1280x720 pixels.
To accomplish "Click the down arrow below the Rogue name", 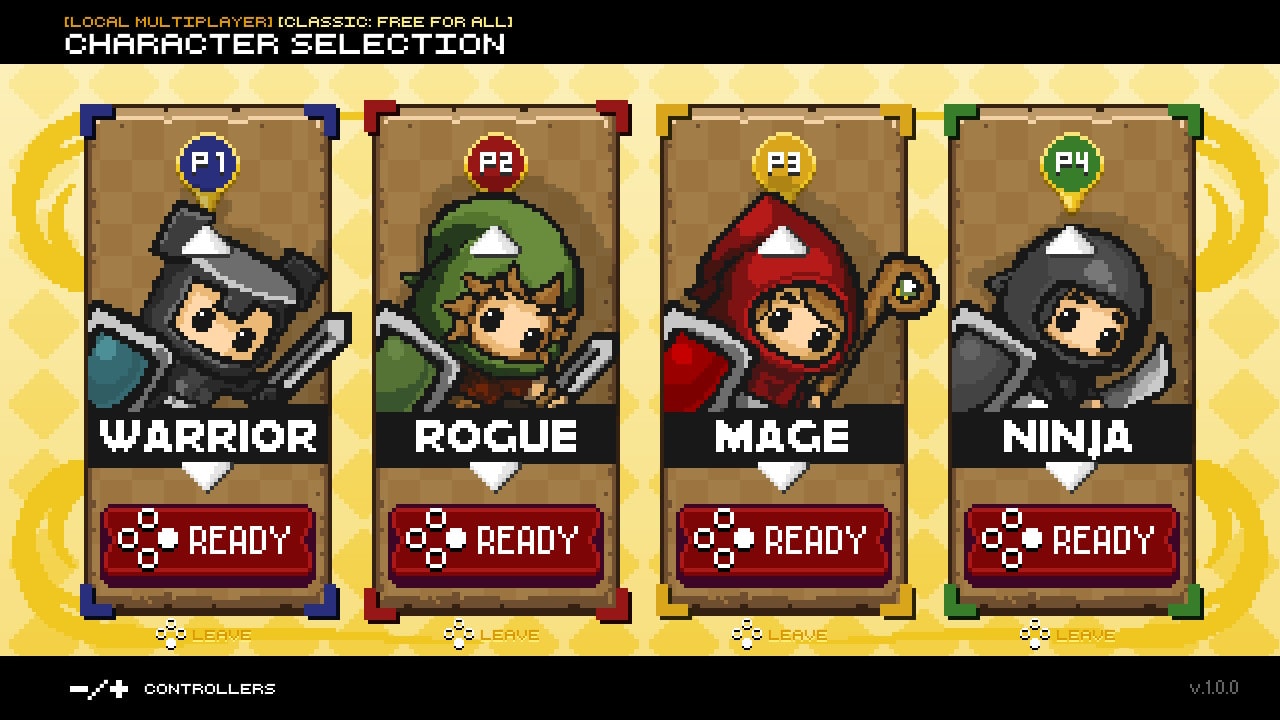I will click(x=497, y=475).
